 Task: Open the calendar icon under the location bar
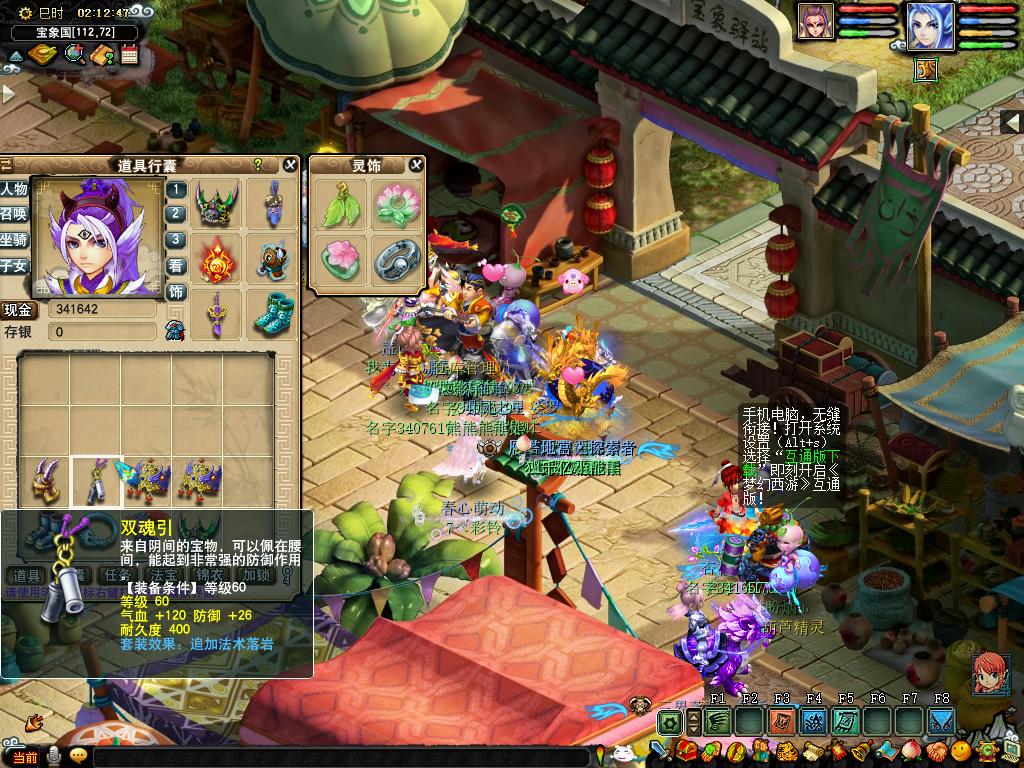pyautogui.click(x=129, y=54)
